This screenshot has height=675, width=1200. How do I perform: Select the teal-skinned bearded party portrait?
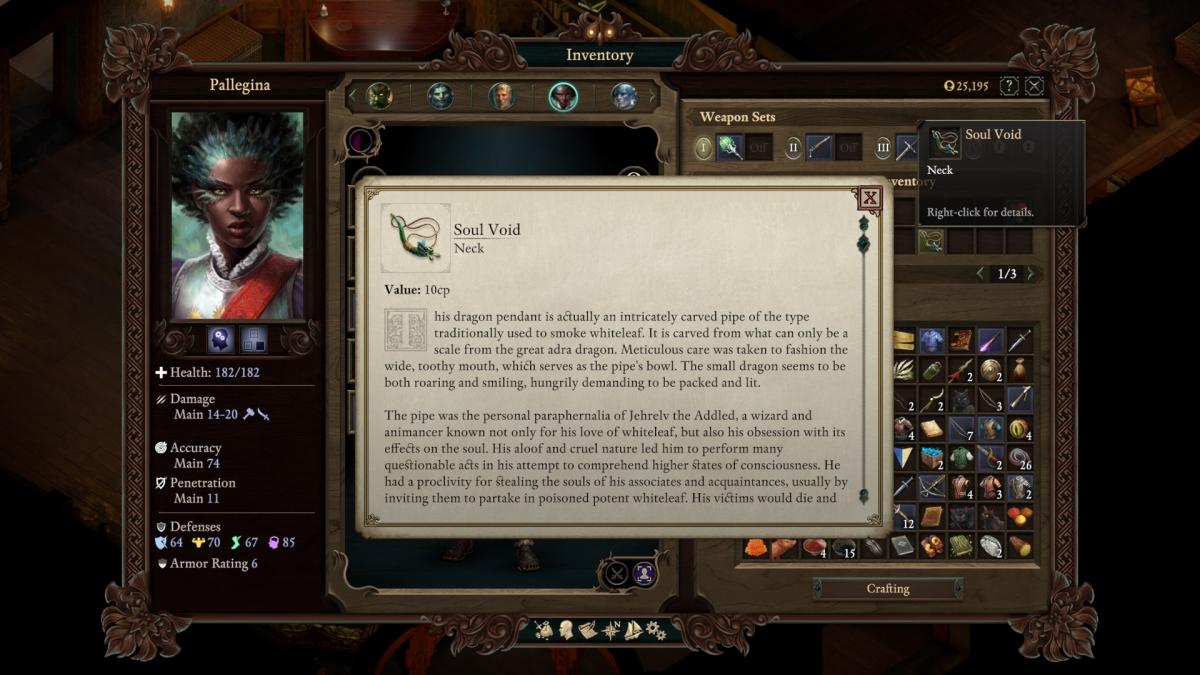click(x=440, y=96)
